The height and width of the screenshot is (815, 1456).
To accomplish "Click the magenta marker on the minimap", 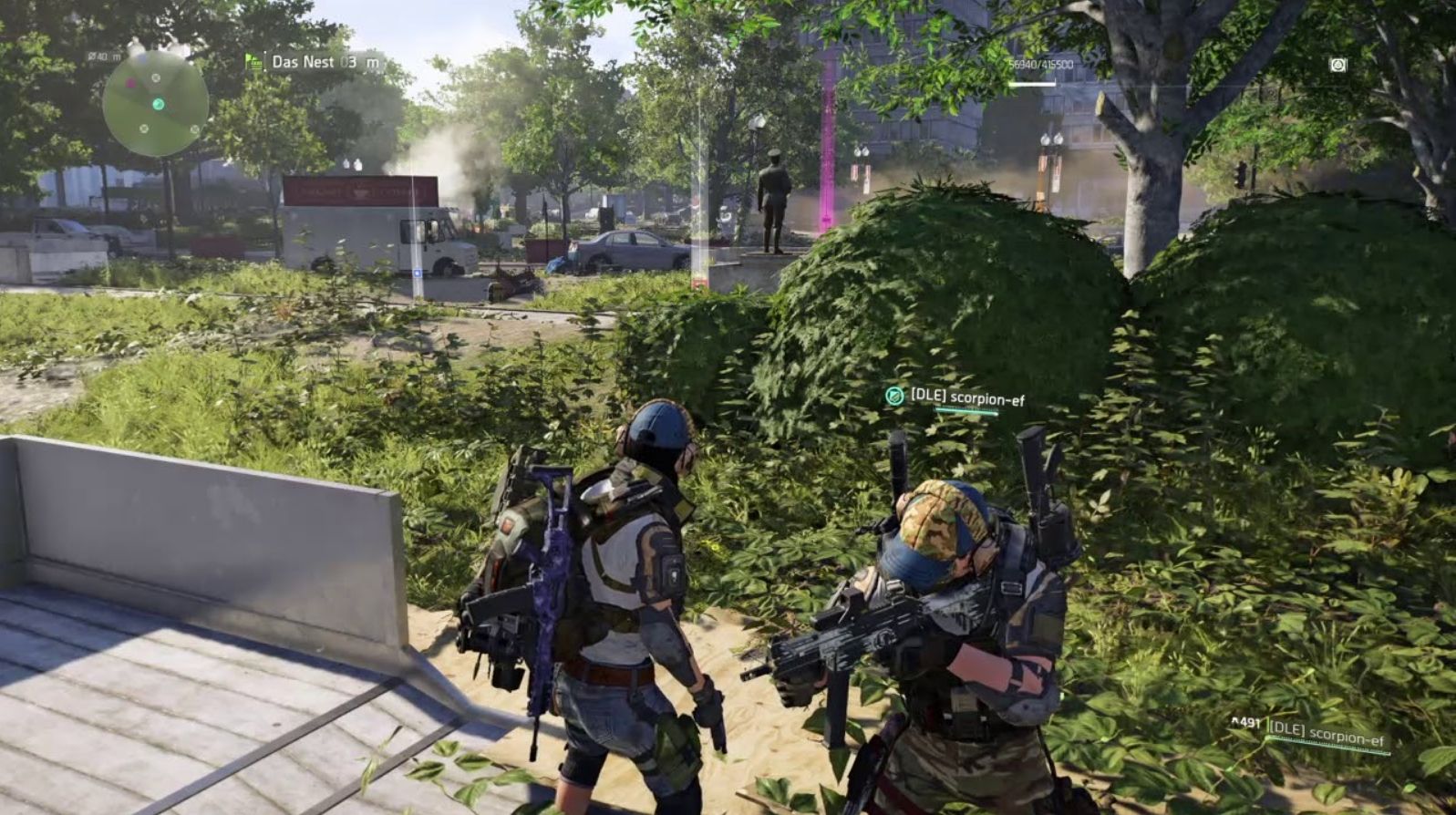I will 131,82.
